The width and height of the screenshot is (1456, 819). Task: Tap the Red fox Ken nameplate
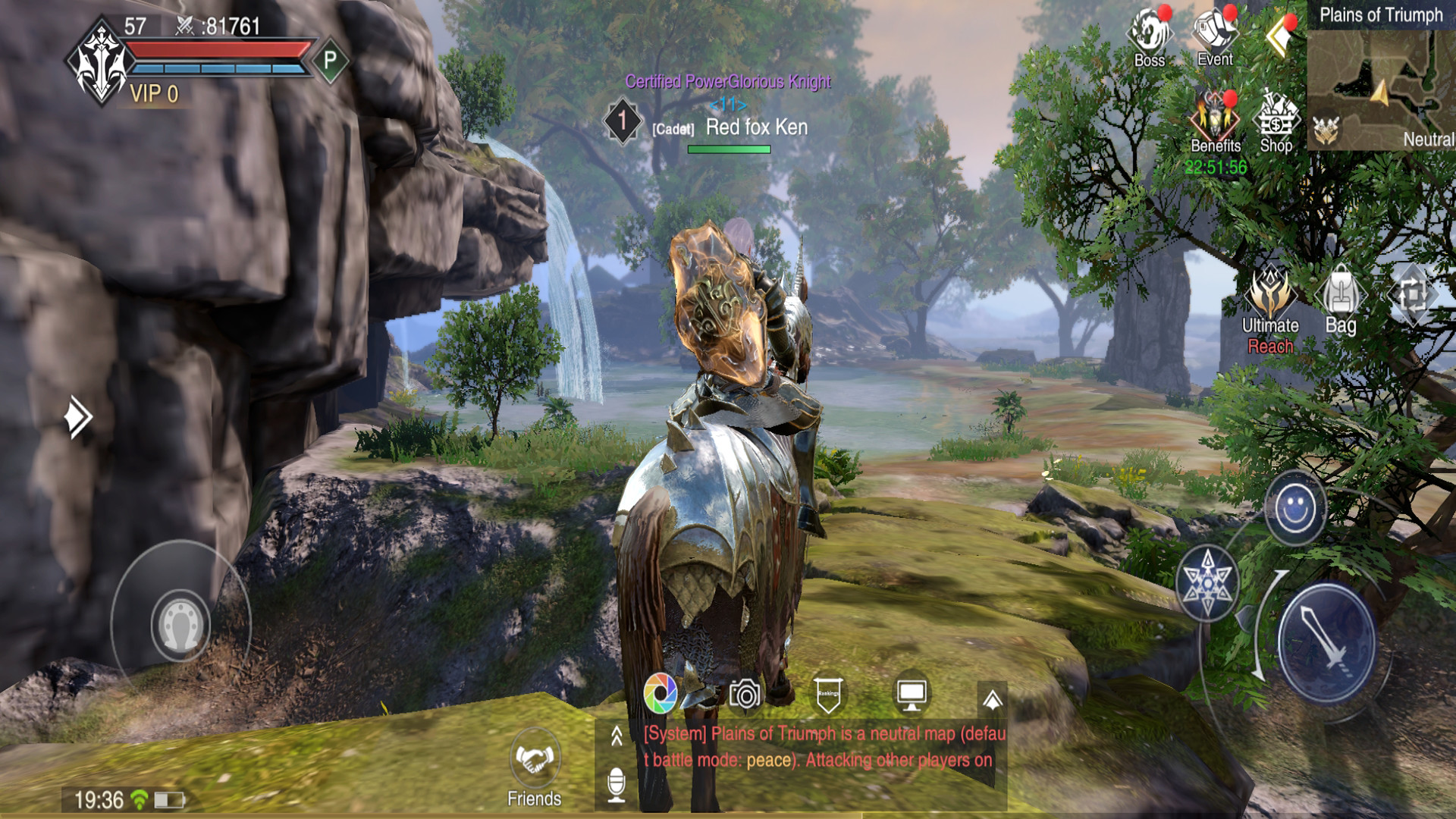[756, 127]
